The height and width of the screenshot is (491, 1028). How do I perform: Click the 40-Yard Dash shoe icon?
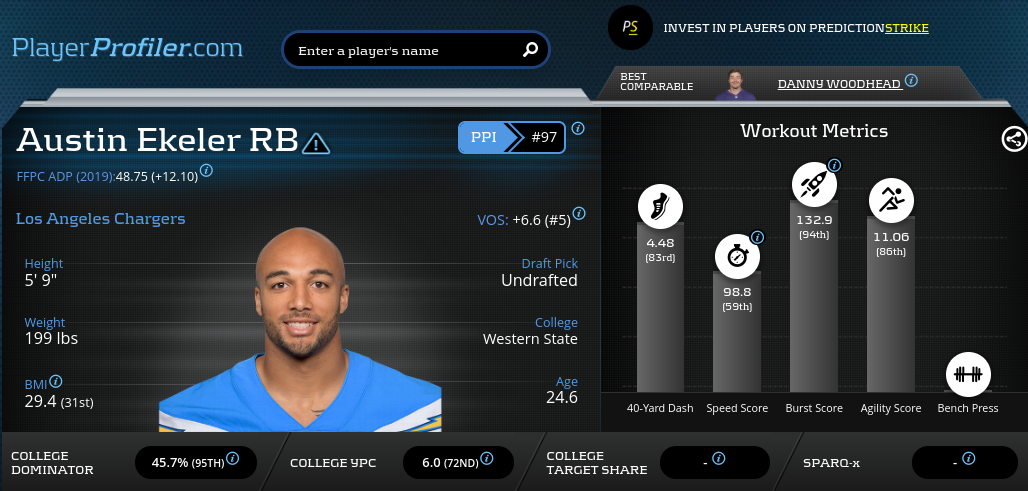[x=660, y=208]
